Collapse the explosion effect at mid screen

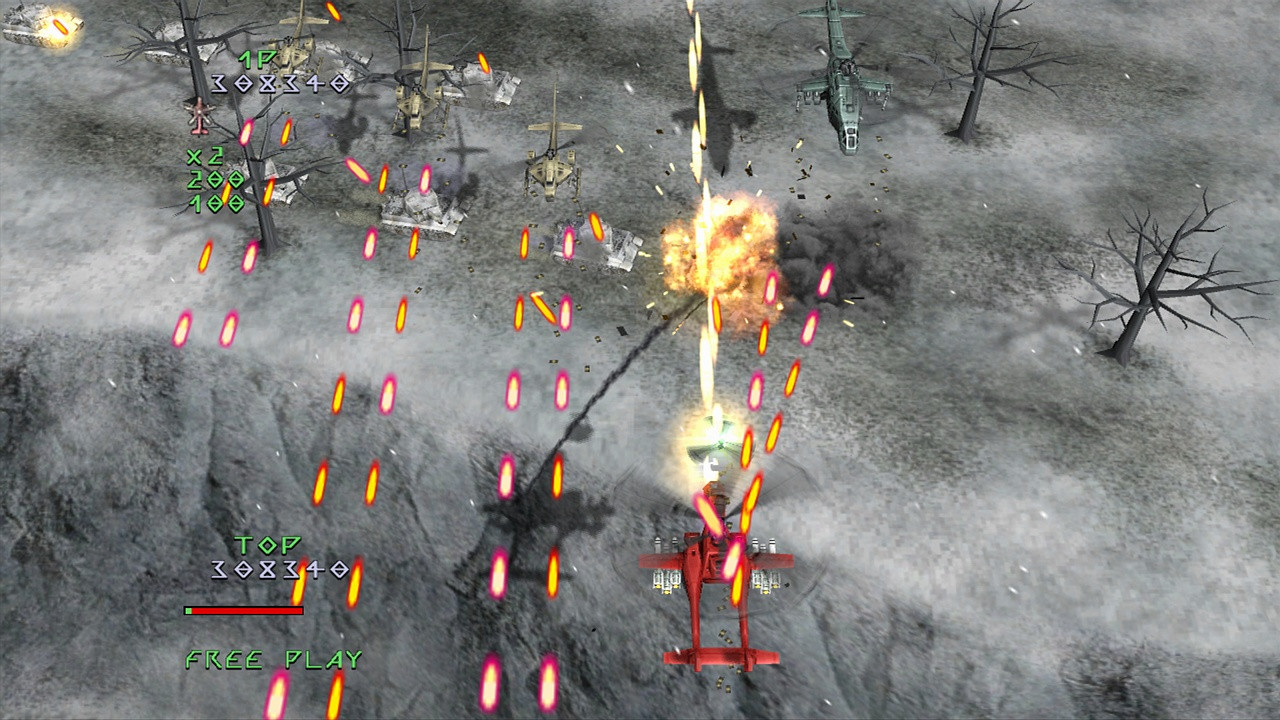[720, 245]
